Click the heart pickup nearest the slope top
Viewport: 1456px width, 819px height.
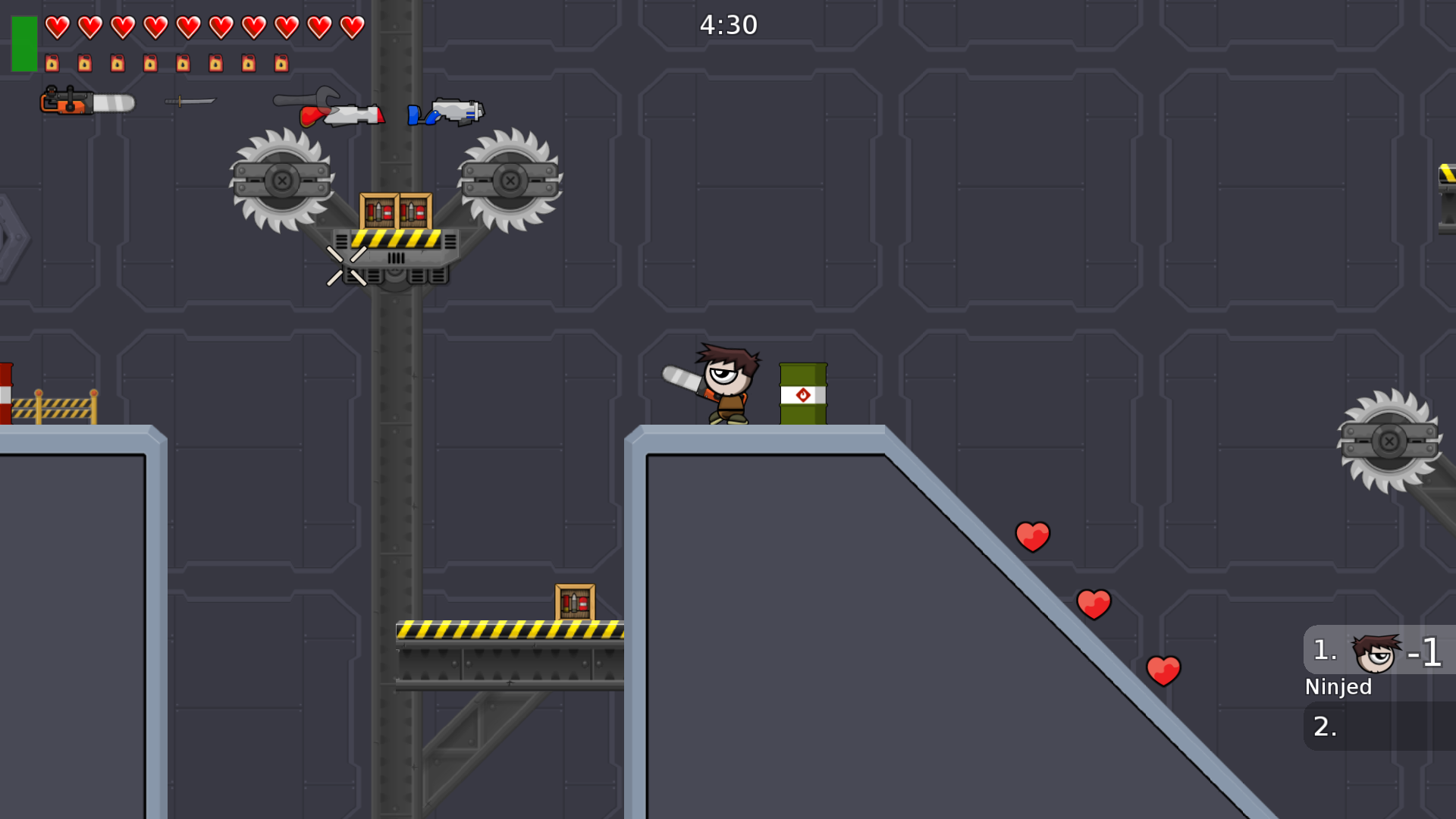(x=1032, y=535)
